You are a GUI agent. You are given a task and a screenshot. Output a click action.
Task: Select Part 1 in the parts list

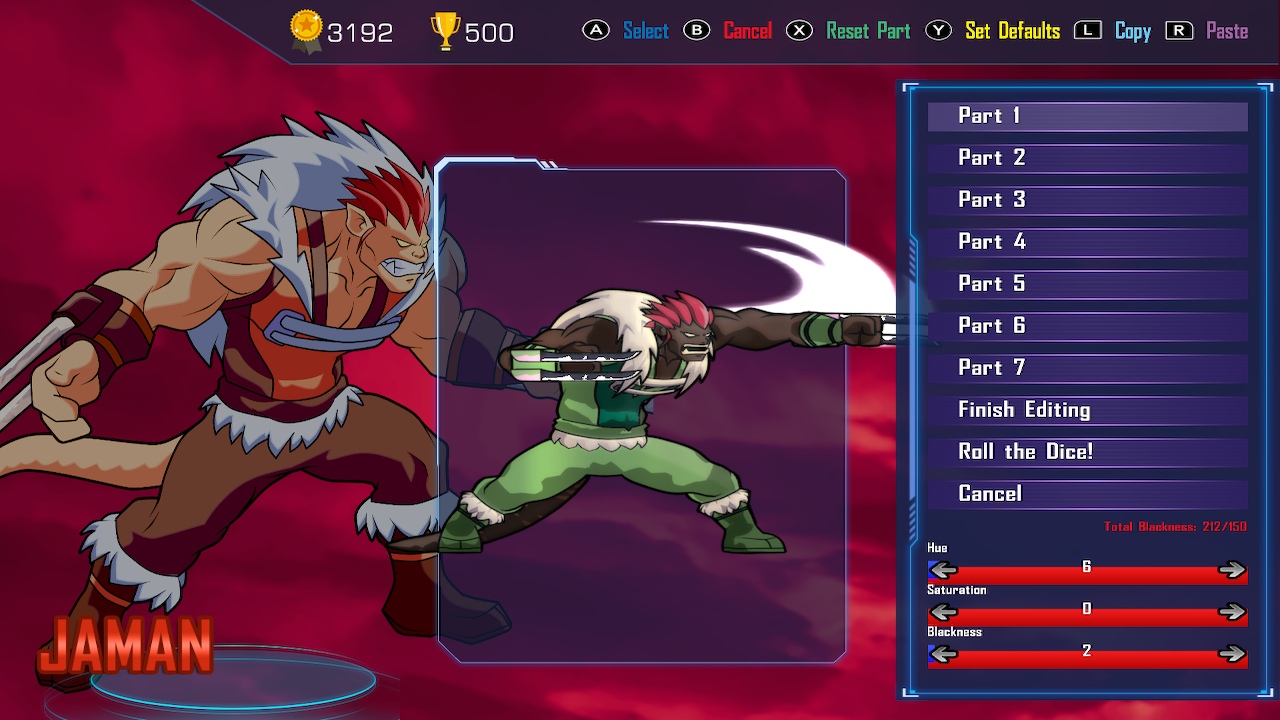click(x=1086, y=116)
